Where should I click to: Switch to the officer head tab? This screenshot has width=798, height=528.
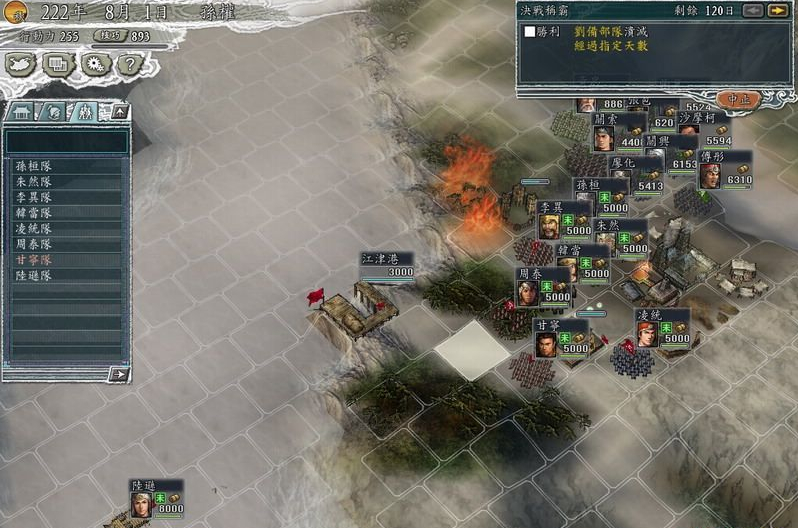pos(52,111)
